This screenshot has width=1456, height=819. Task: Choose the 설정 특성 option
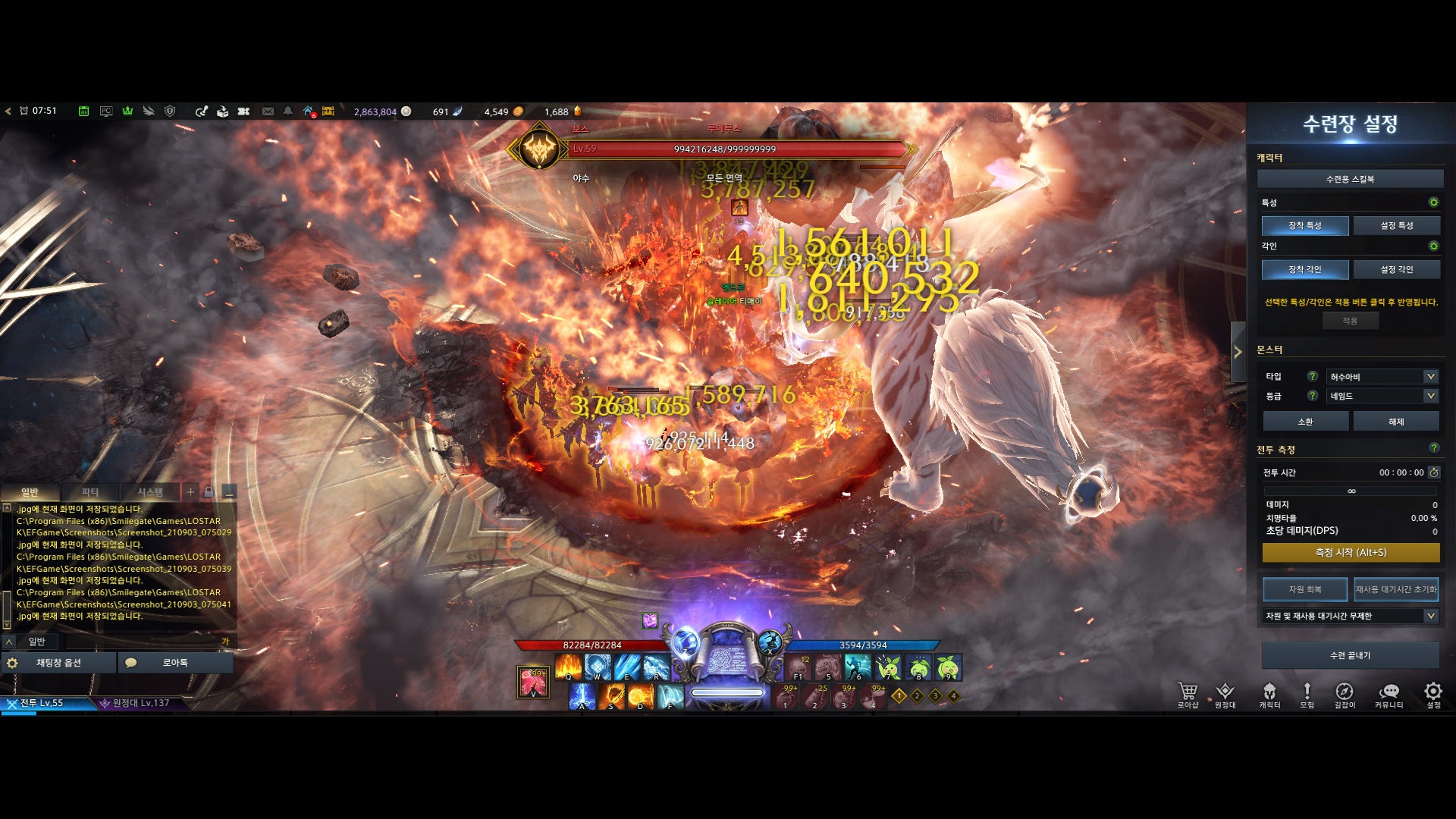[1396, 225]
